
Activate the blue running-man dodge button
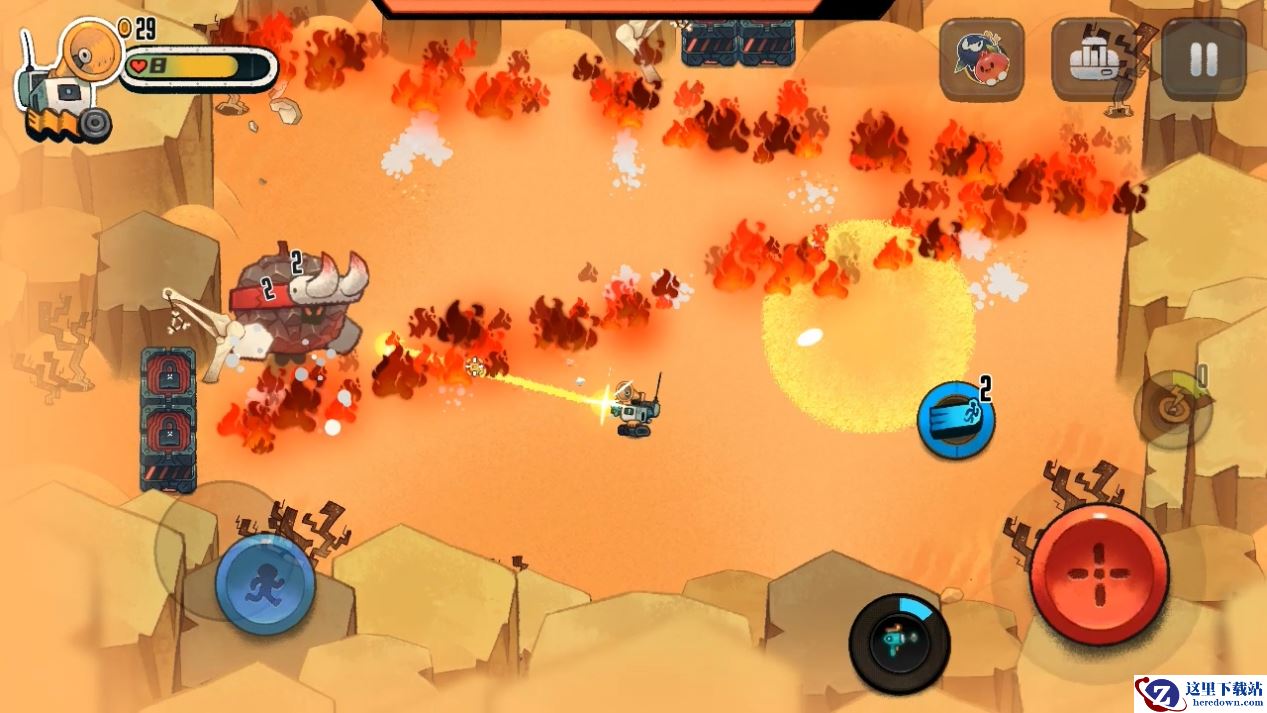265,584
